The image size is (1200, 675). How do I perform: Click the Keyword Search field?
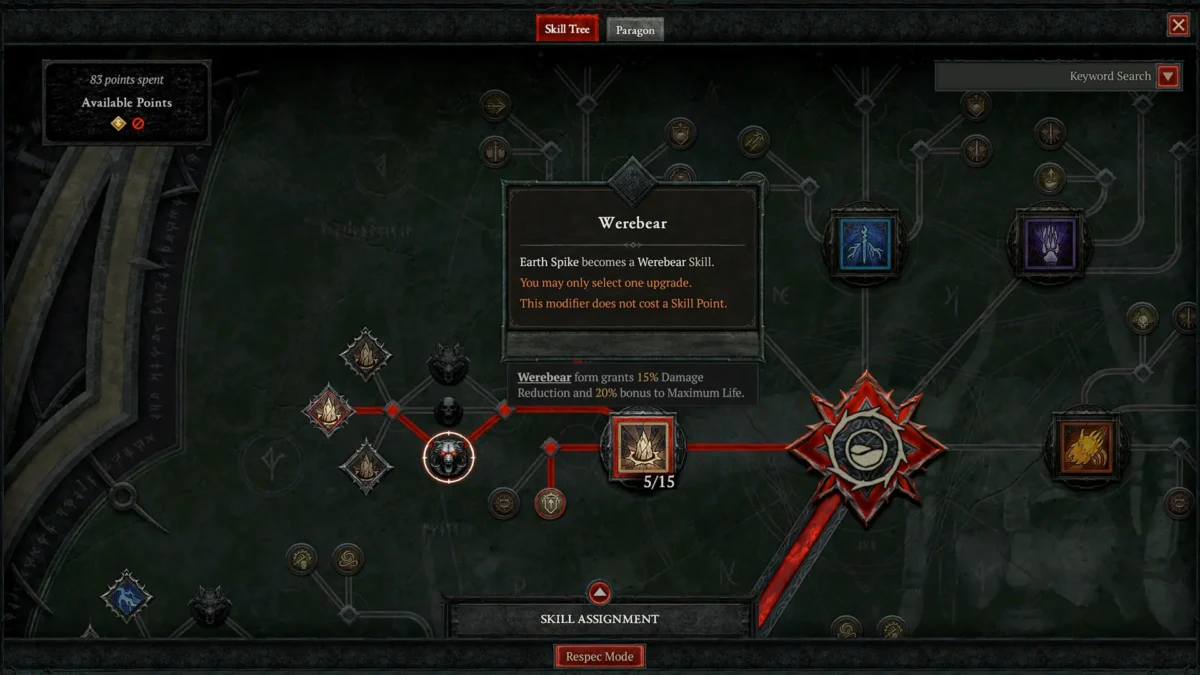click(1045, 76)
